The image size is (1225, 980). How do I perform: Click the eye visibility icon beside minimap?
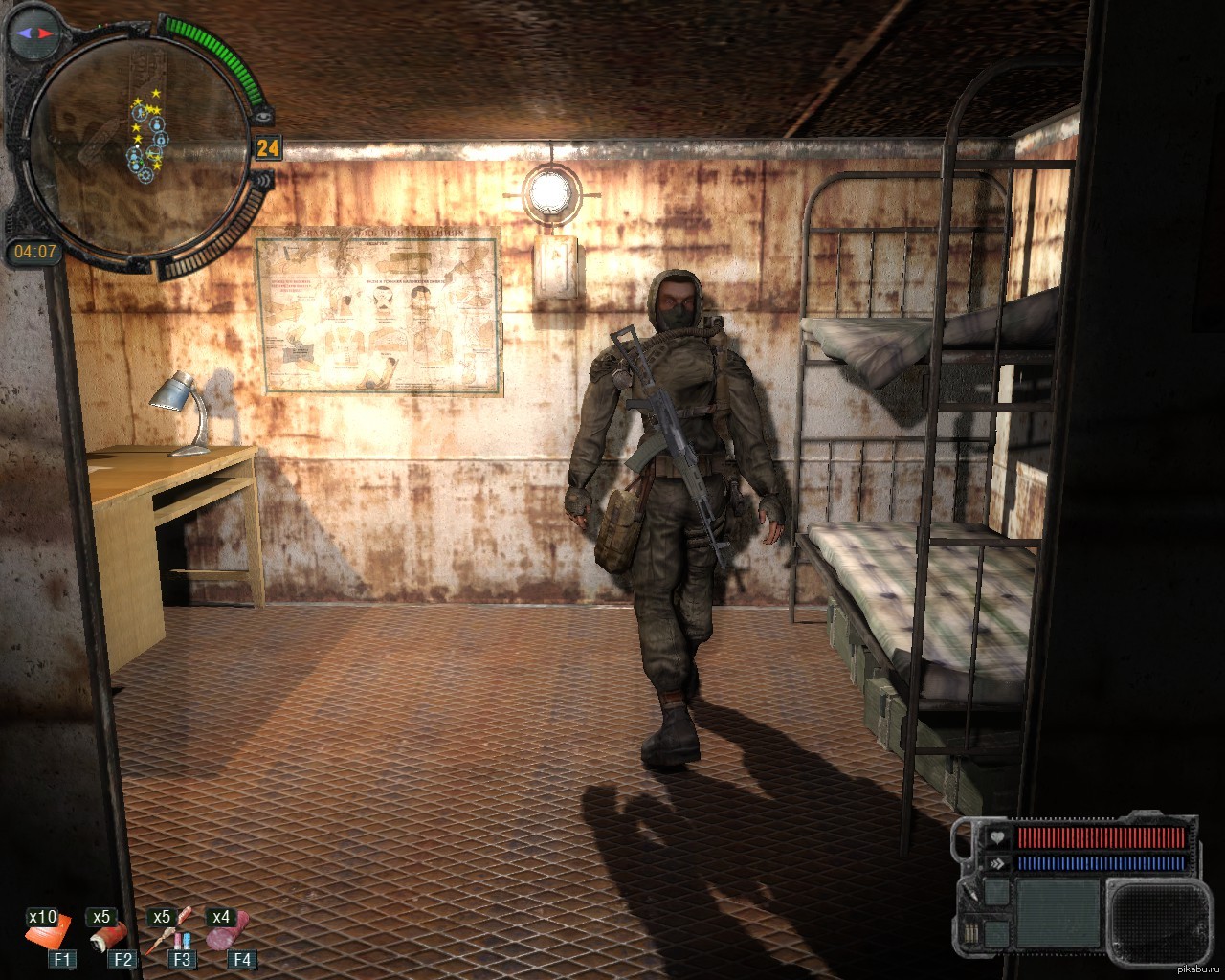(x=265, y=115)
